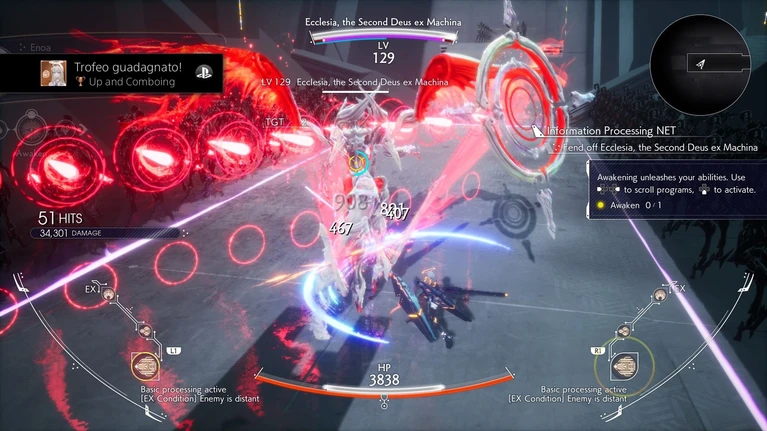Click the middle node on the left skill chain
This screenshot has width=767, height=431.
[144, 330]
